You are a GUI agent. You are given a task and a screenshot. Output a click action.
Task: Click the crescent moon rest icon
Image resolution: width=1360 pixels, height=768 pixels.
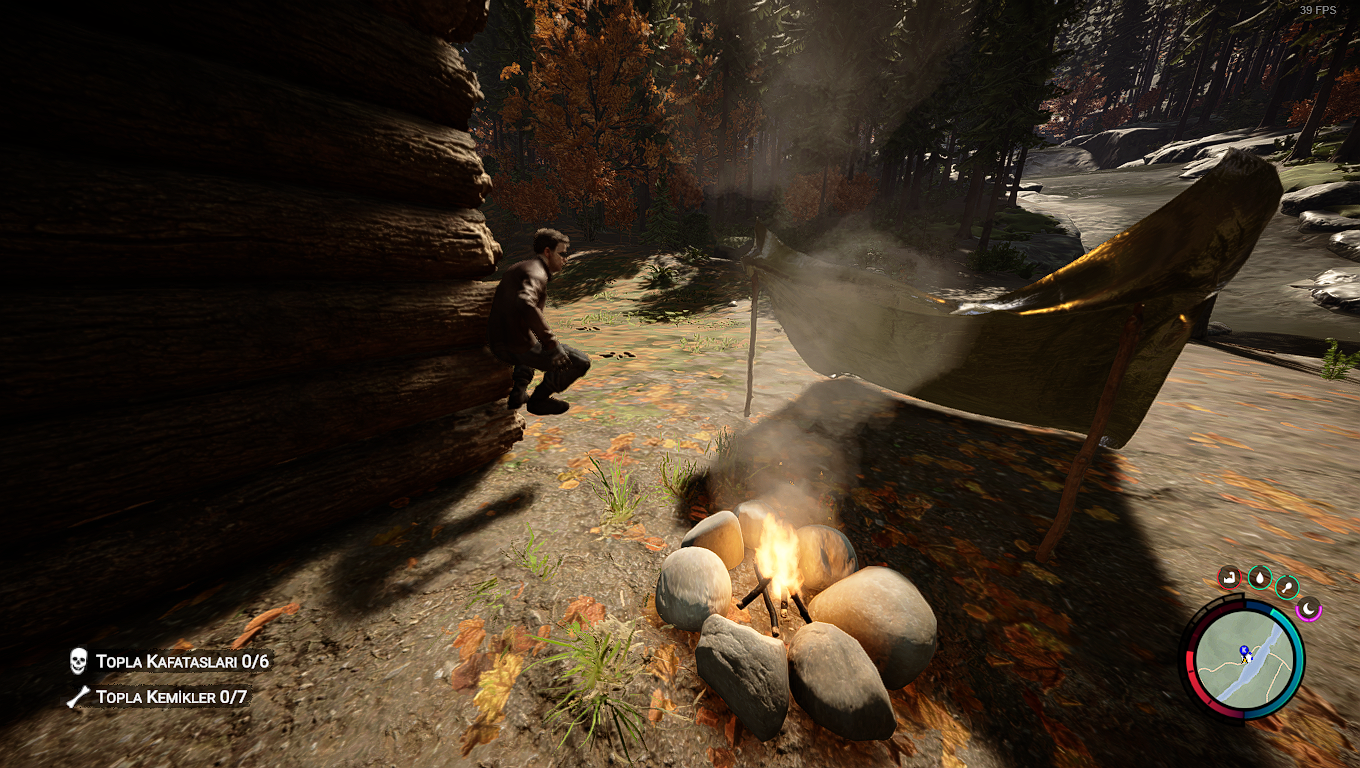tap(1308, 608)
